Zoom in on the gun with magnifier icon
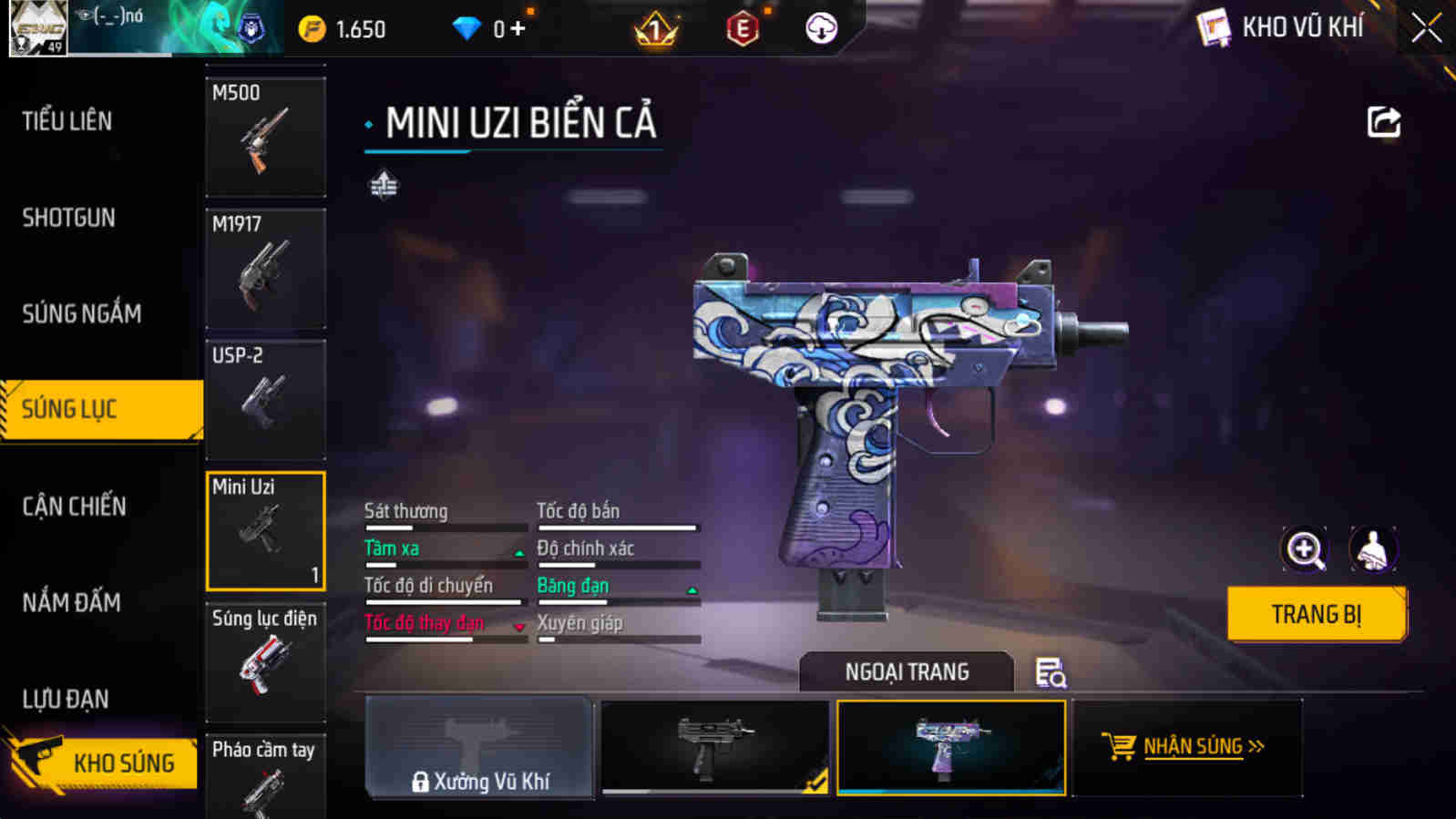 1304,549
